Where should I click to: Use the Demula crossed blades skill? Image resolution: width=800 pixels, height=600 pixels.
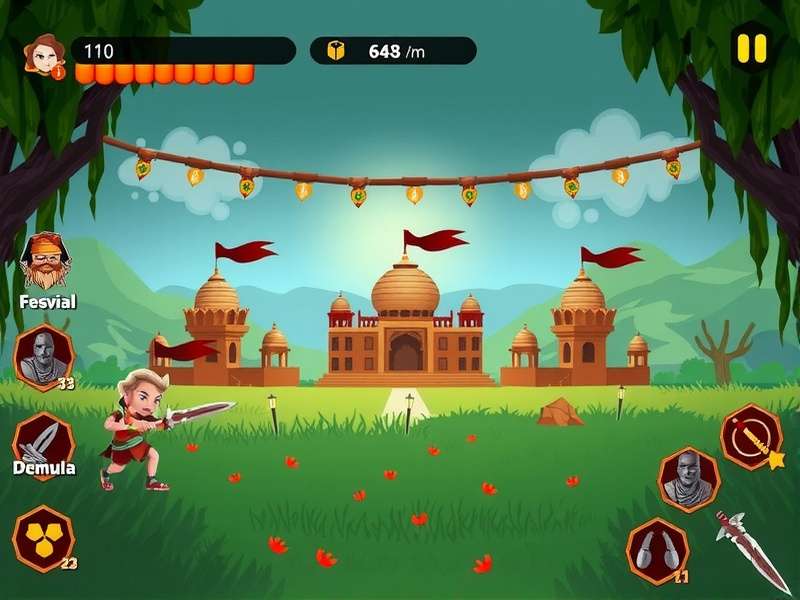(x=44, y=441)
